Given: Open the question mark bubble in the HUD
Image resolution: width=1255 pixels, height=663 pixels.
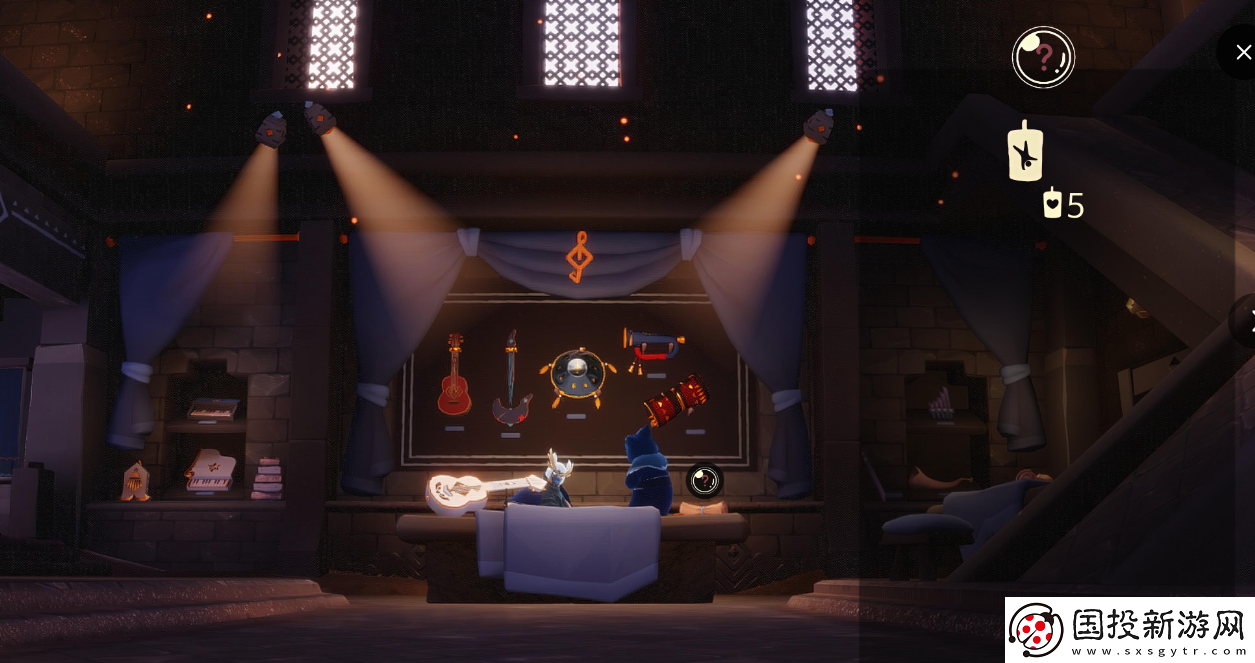Looking at the screenshot, I should coord(1043,57).
